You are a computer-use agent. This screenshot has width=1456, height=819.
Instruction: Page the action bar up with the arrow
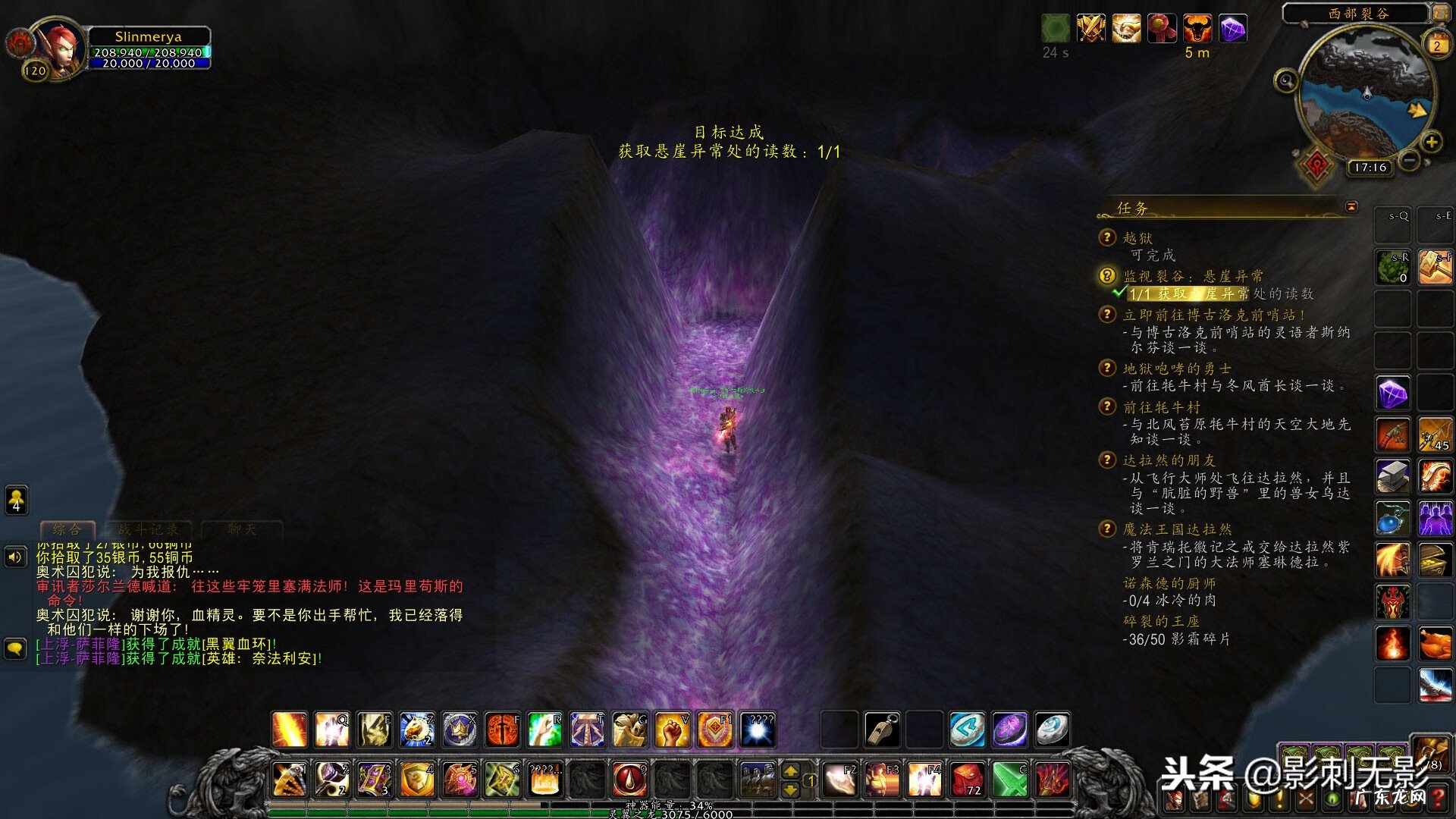click(x=790, y=770)
